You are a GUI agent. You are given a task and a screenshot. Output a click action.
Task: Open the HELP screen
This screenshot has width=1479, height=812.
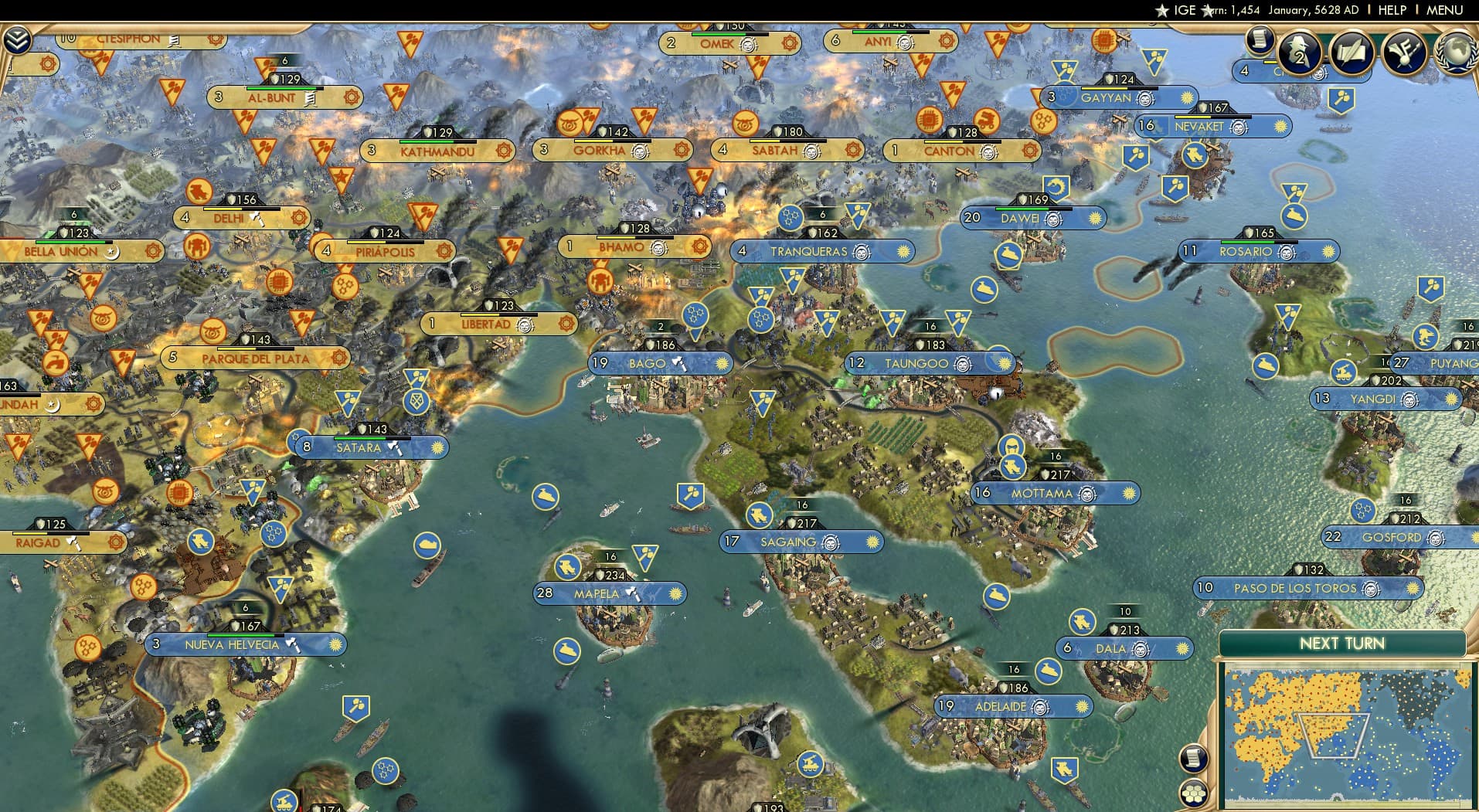point(1392,10)
